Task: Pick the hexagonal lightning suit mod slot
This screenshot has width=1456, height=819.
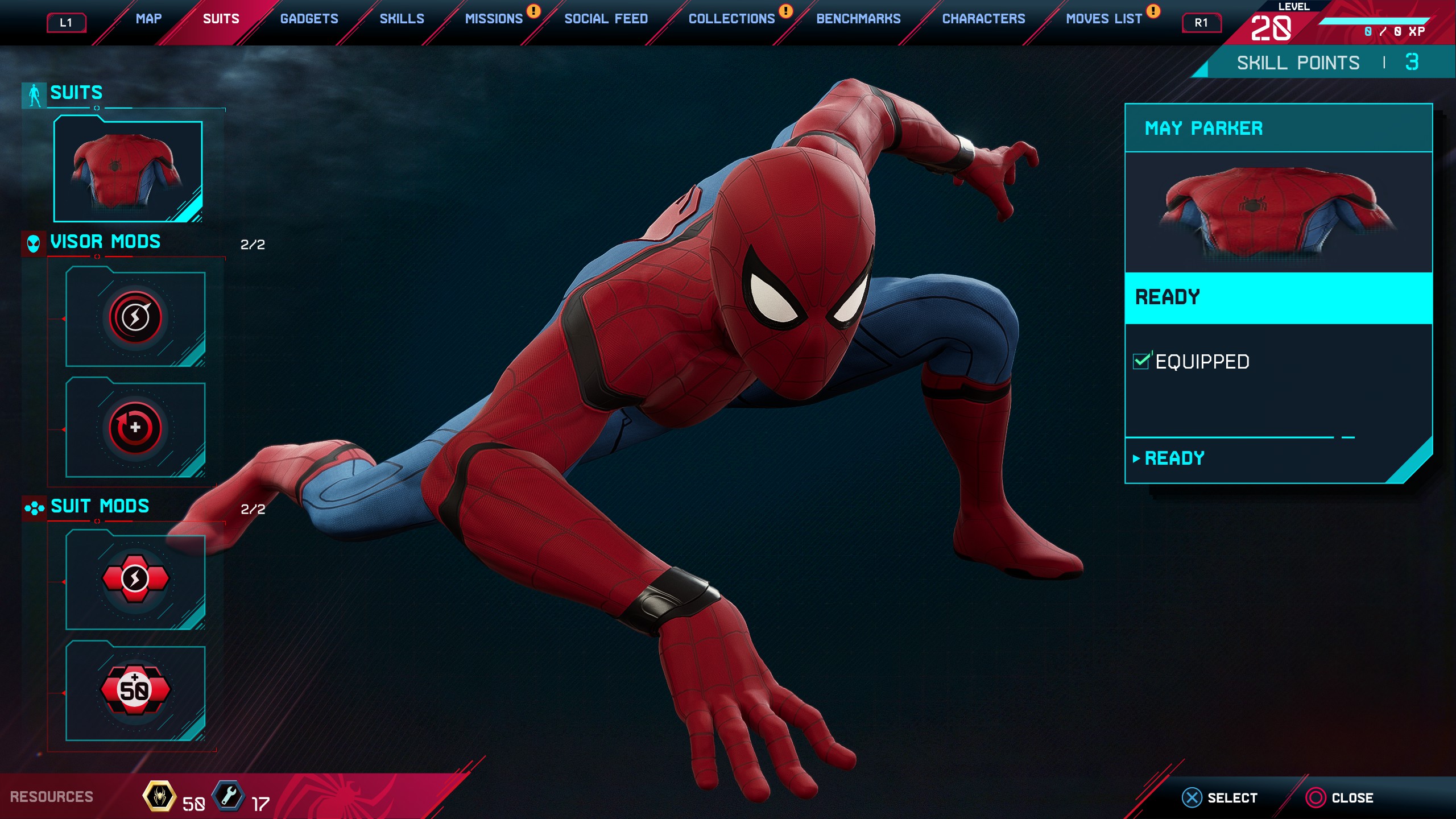Action: [135, 580]
